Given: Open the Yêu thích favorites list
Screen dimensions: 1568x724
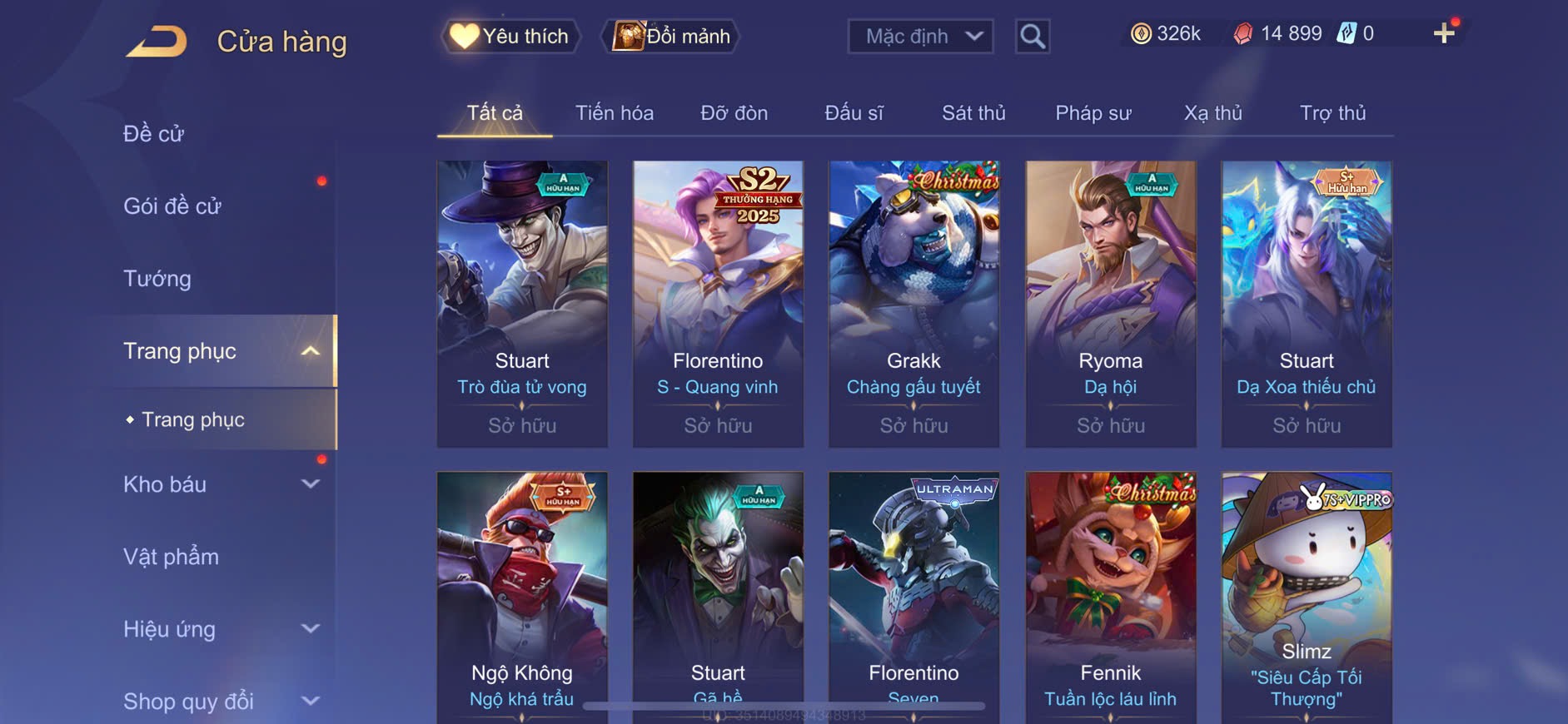Looking at the screenshot, I should click(510, 37).
